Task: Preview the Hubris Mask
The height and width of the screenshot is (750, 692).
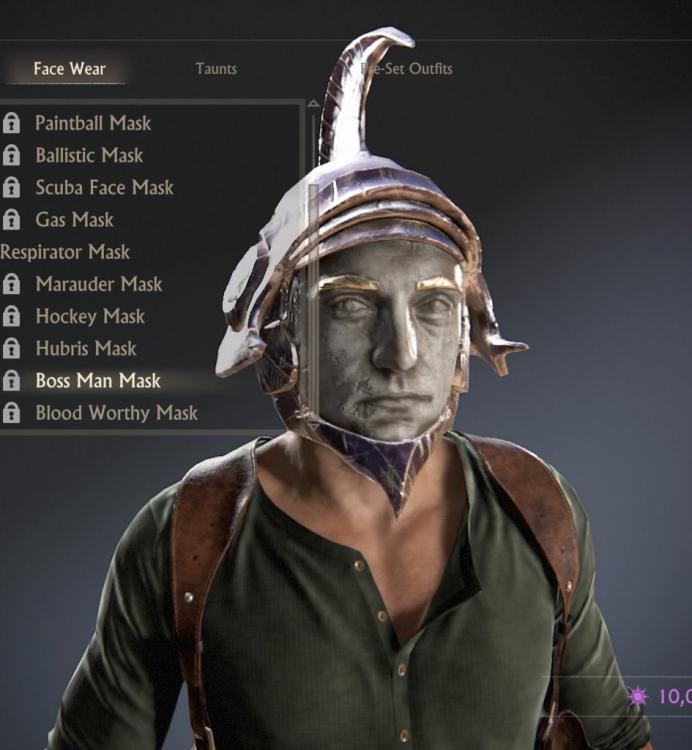Action: [86, 348]
